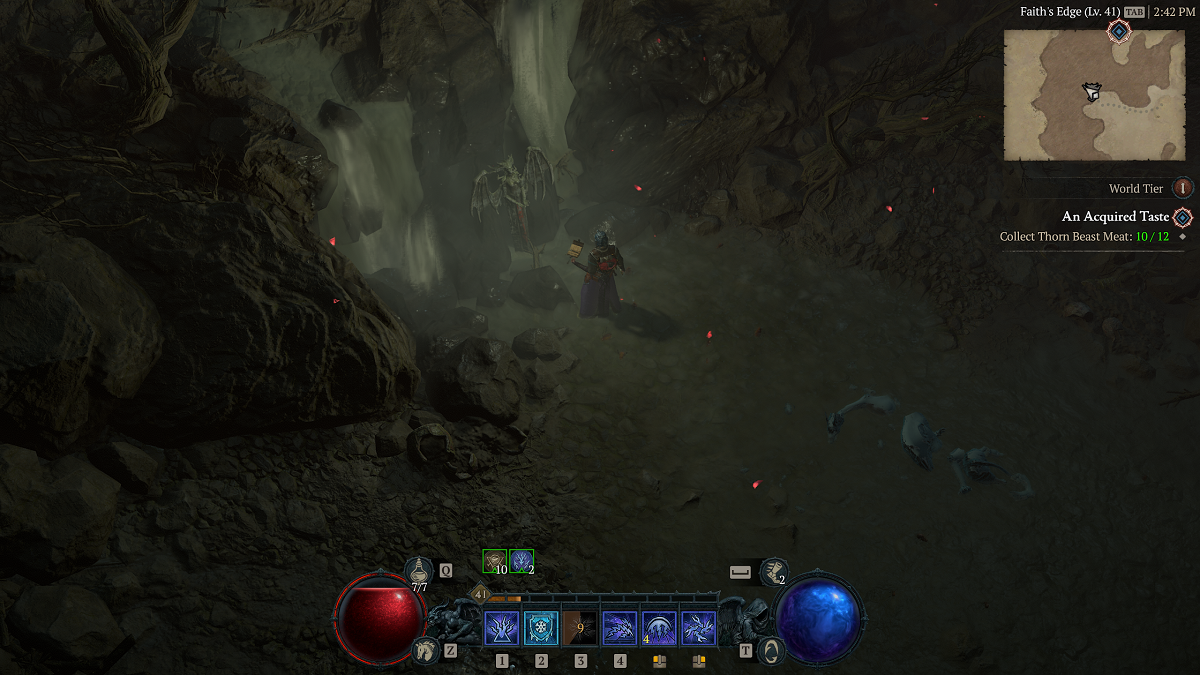
Task: Open the World Tier indicator
Action: 1182,188
